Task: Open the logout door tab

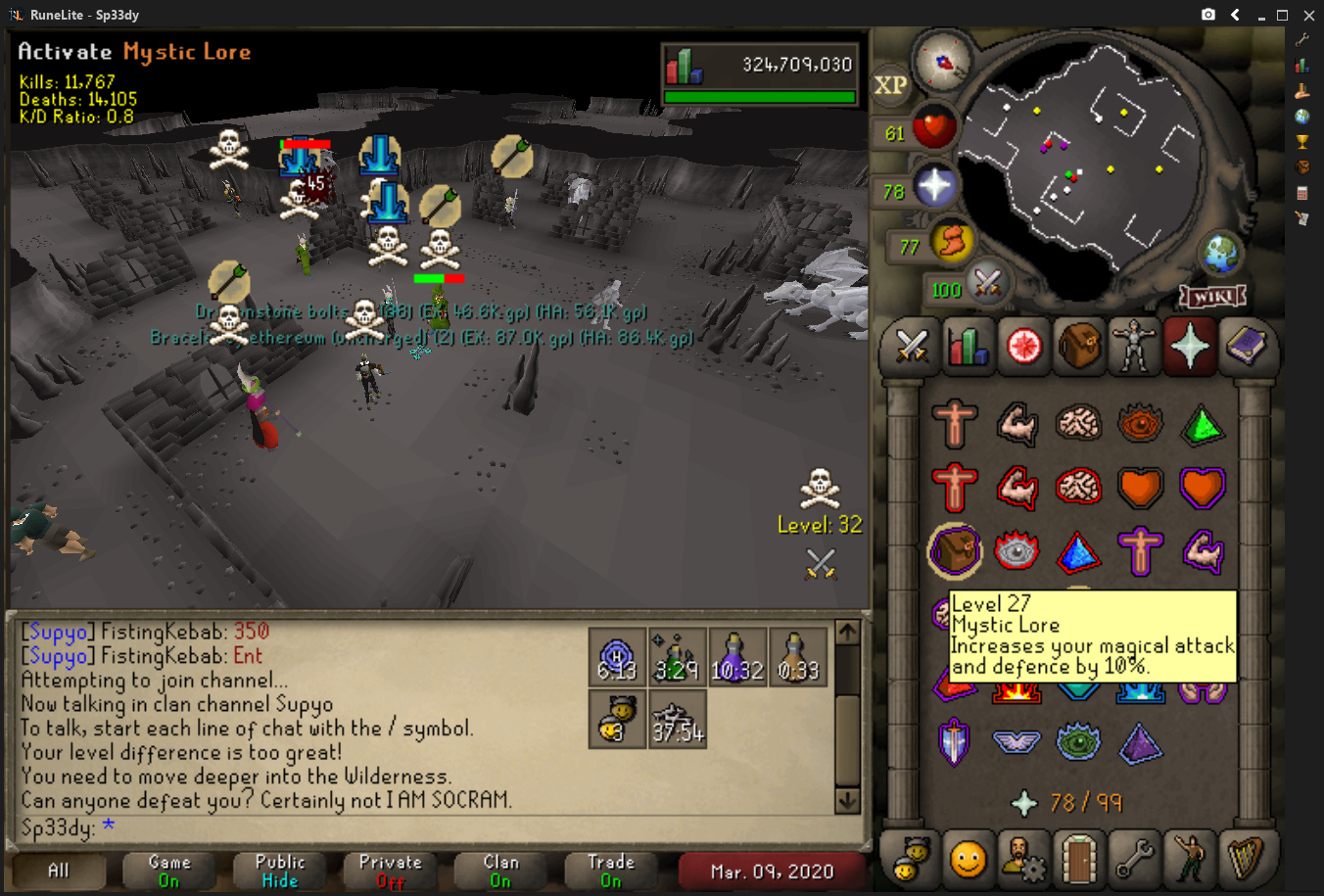Action: pos(1078,859)
